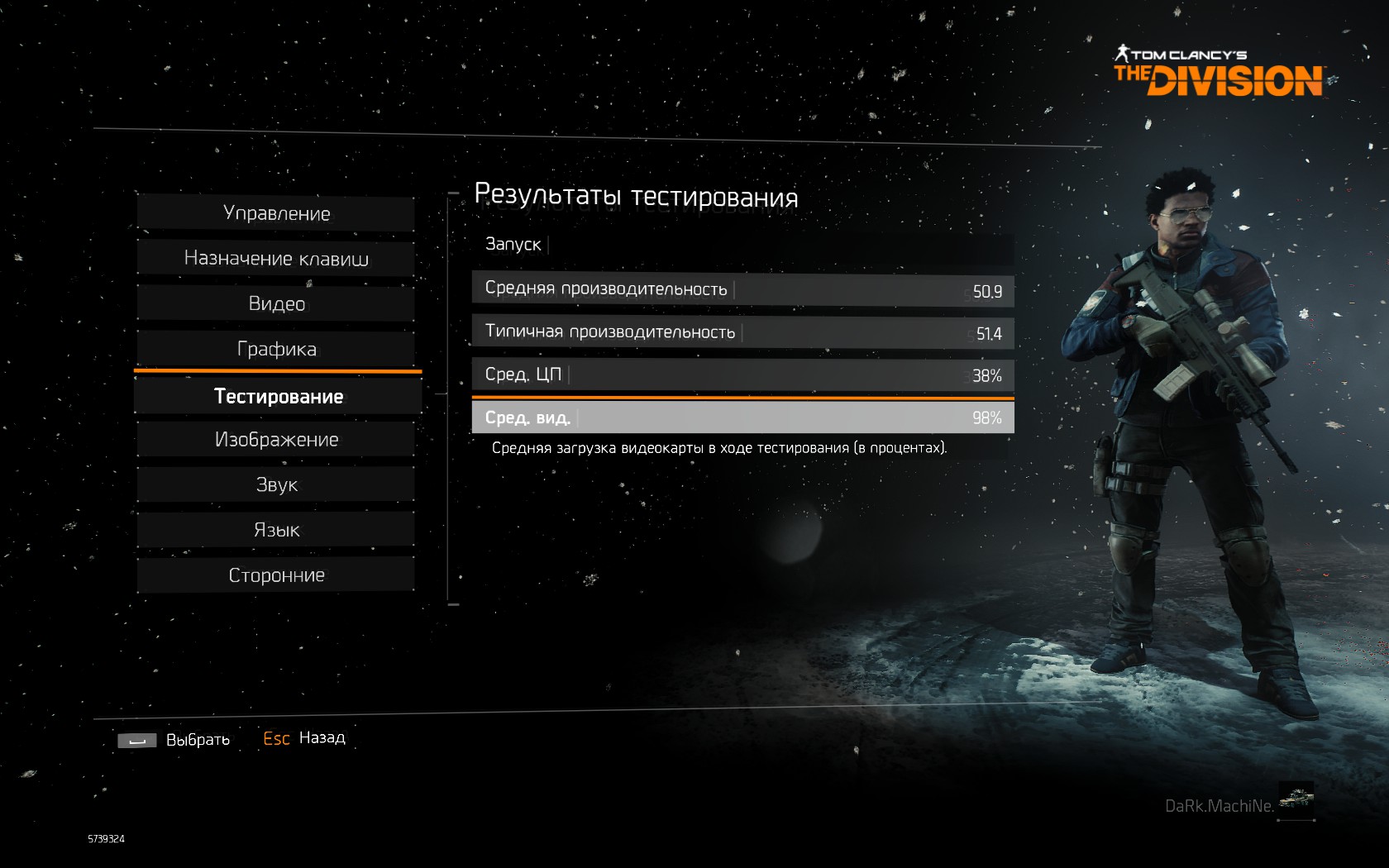1389x868 pixels.
Task: Switch to the Звук section
Action: [276, 484]
